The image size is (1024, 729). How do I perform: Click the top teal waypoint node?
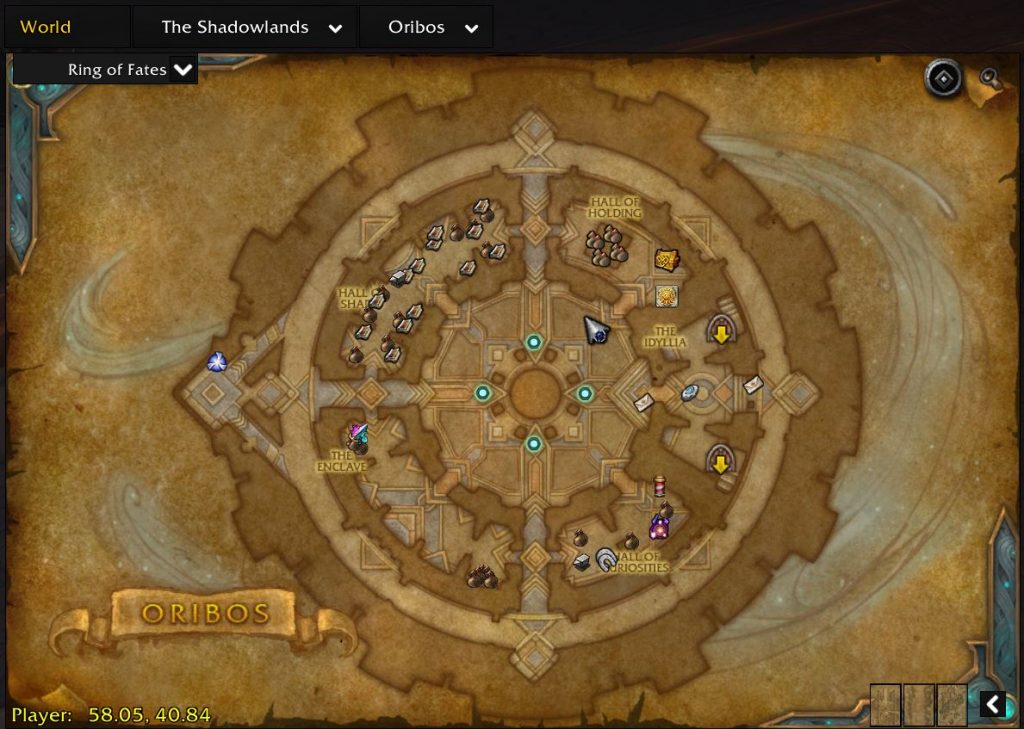534,342
